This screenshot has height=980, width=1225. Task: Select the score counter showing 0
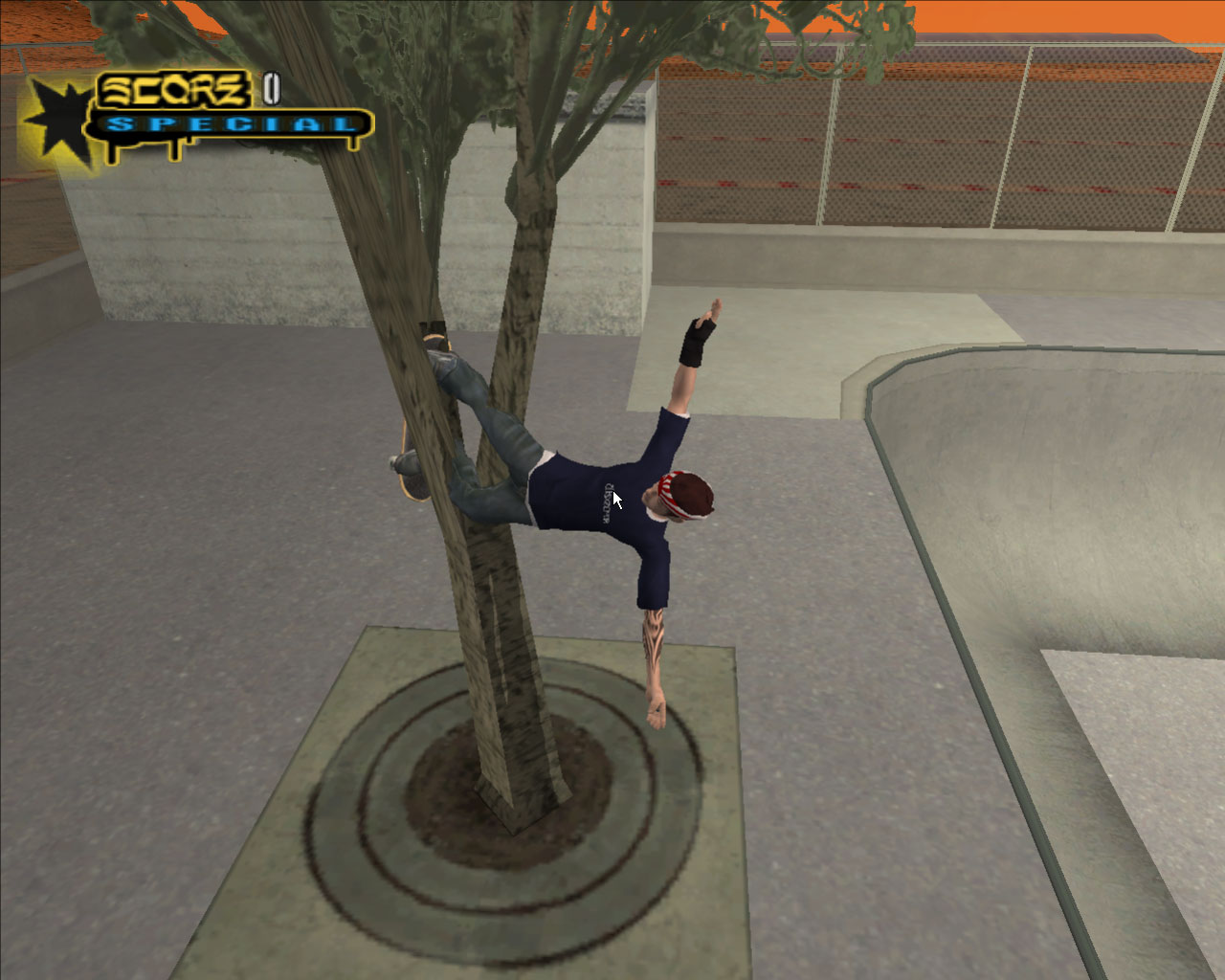pos(271,90)
